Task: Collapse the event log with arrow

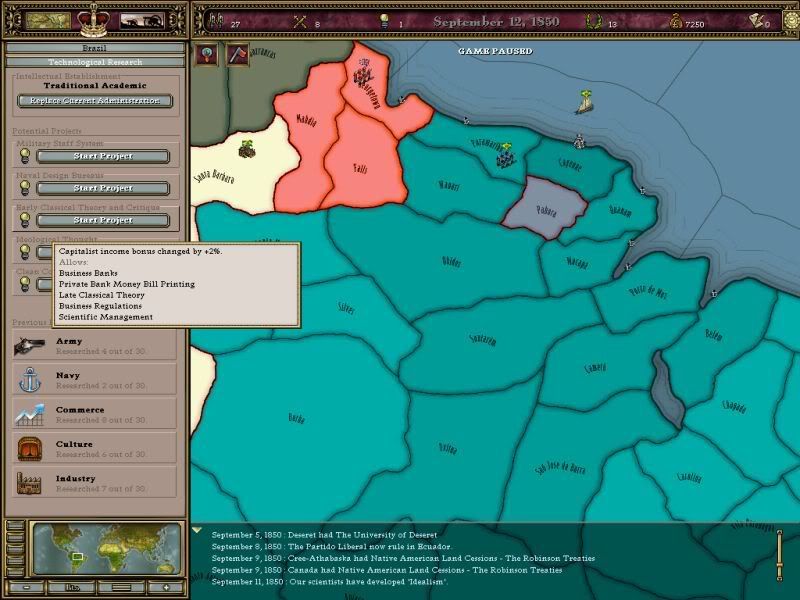Action: [x=197, y=531]
